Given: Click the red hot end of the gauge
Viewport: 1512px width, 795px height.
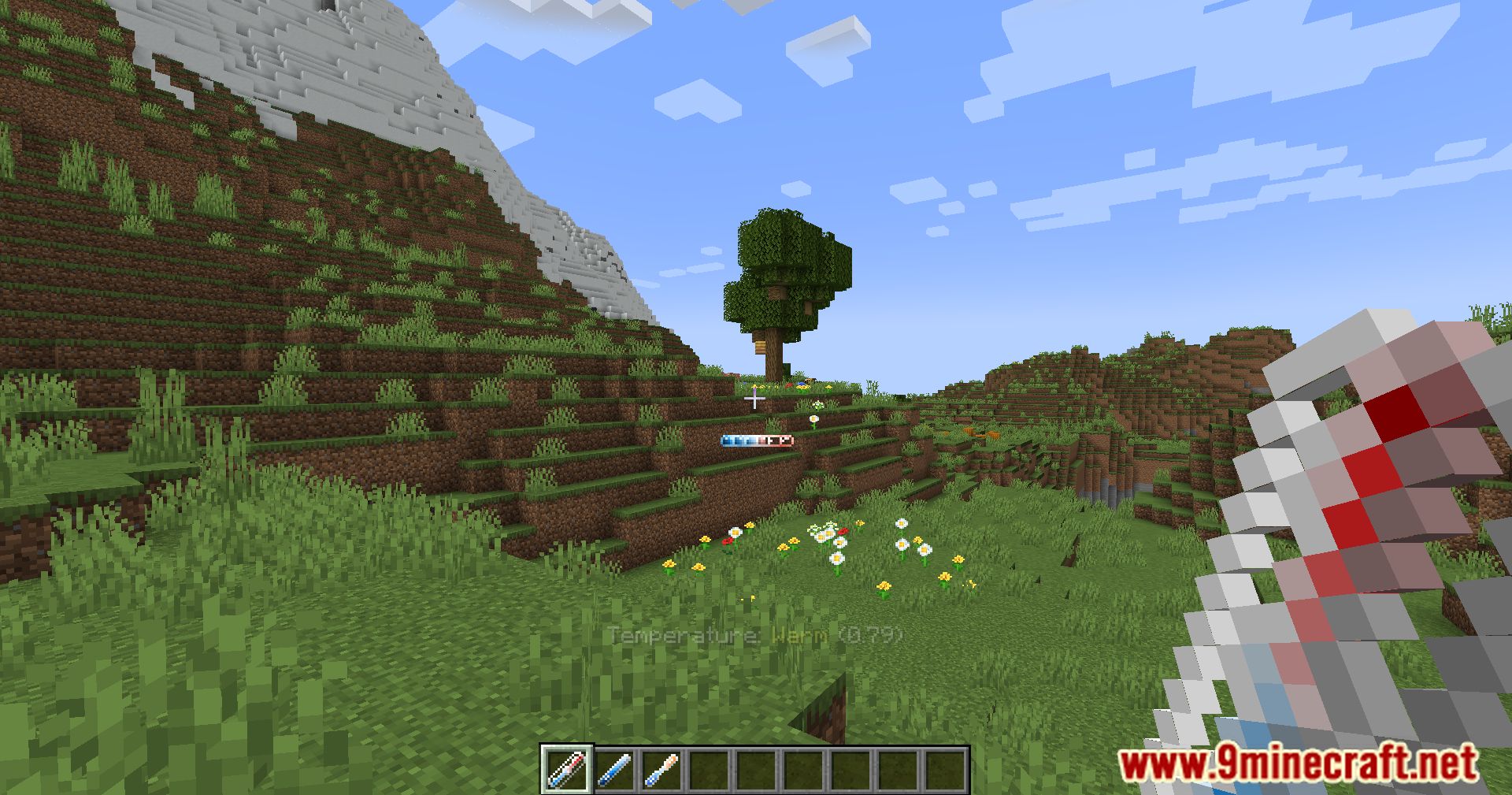Looking at the screenshot, I should click(787, 442).
